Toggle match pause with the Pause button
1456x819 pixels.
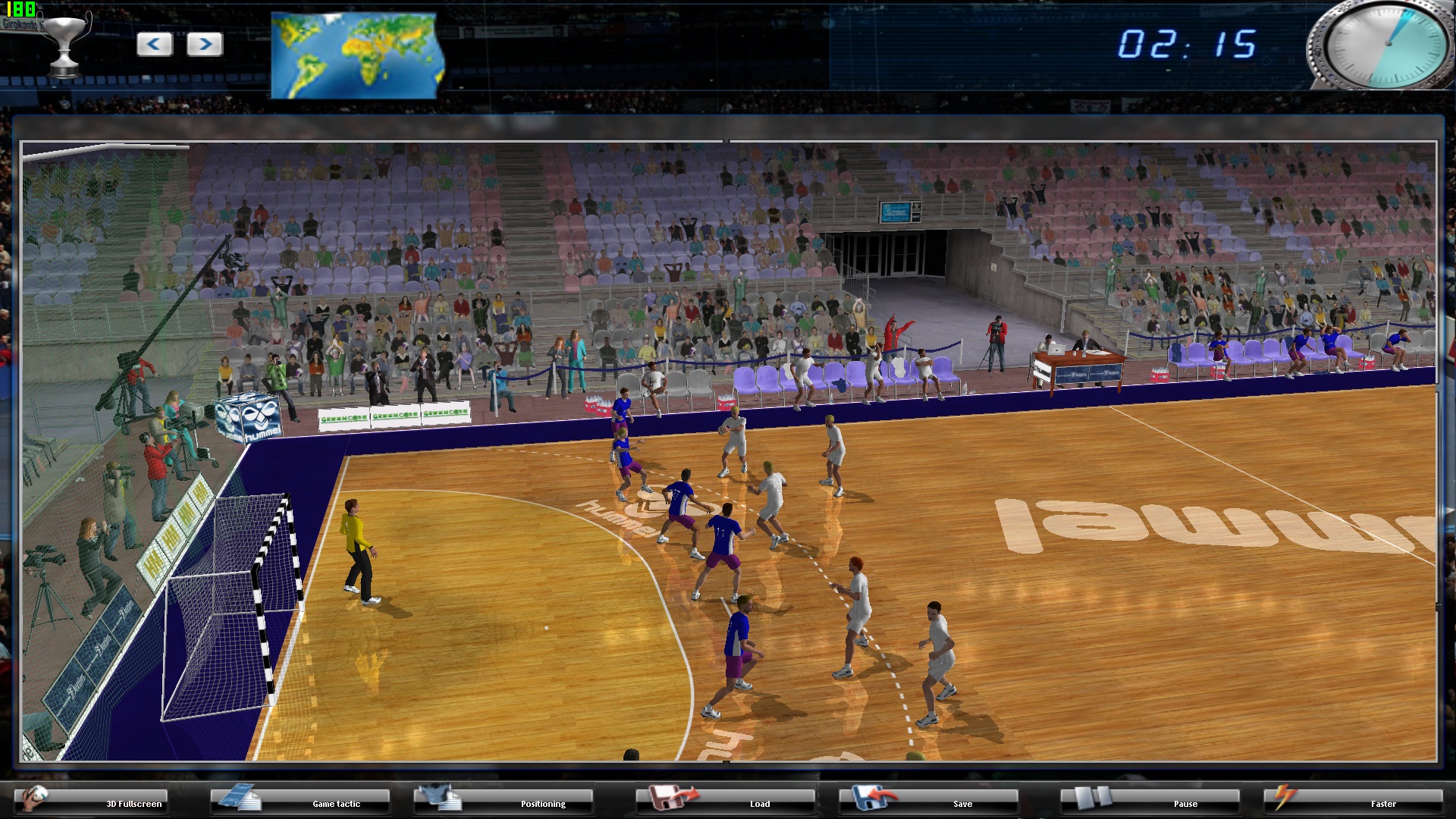(1186, 804)
